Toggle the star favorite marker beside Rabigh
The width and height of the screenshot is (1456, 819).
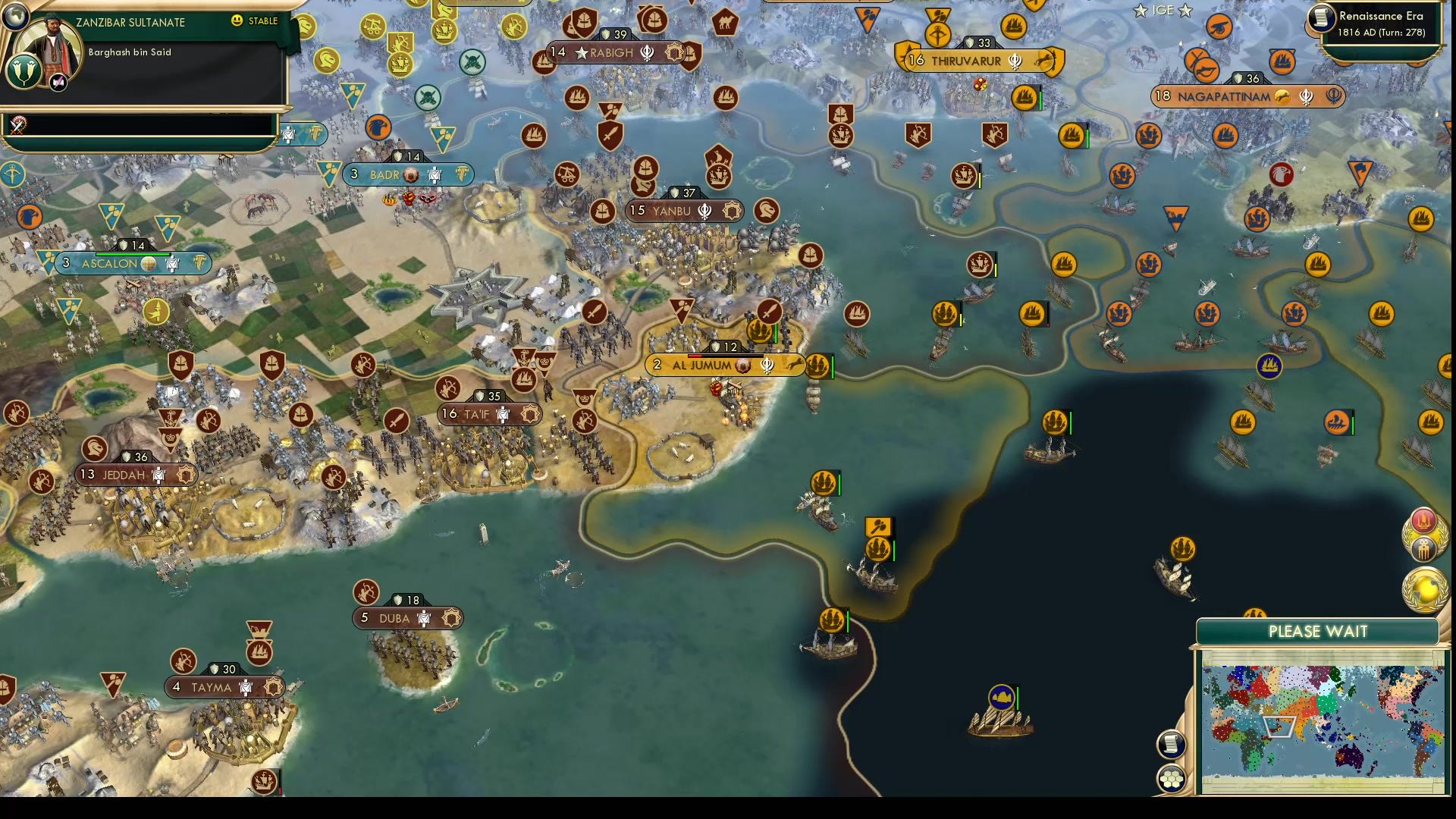[x=579, y=53]
